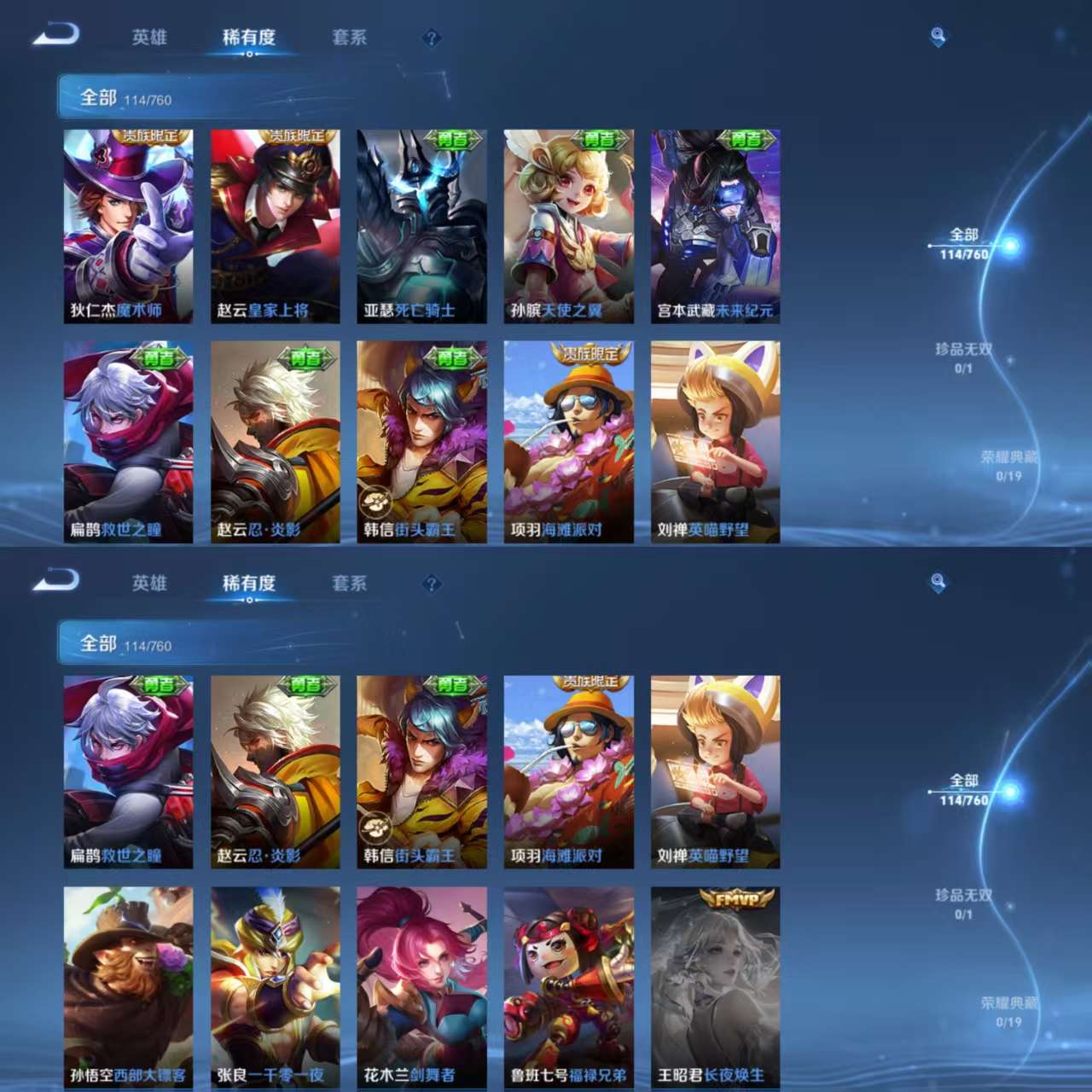Image resolution: width=1092 pixels, height=1092 pixels.
Task: Select the 狄仁杰 魔术师 skin card
Action: click(x=128, y=226)
